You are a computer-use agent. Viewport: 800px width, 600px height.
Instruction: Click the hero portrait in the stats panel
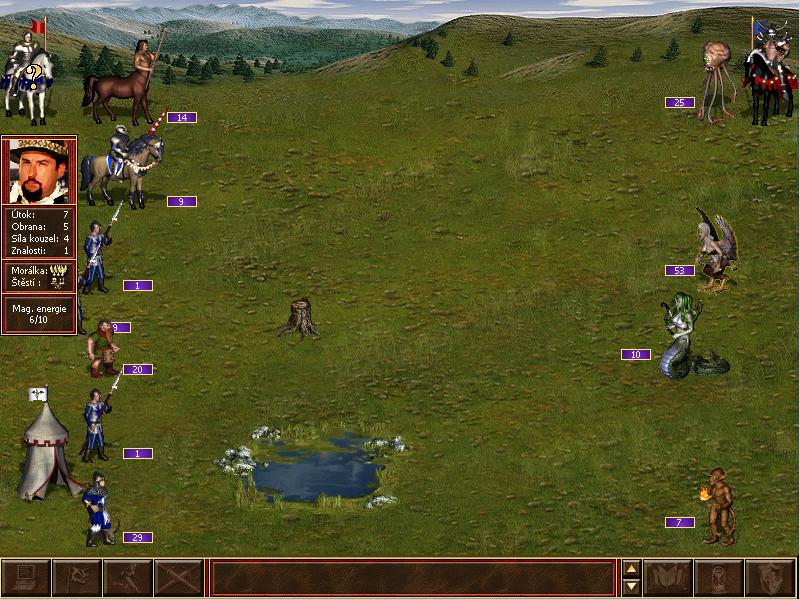coord(39,171)
